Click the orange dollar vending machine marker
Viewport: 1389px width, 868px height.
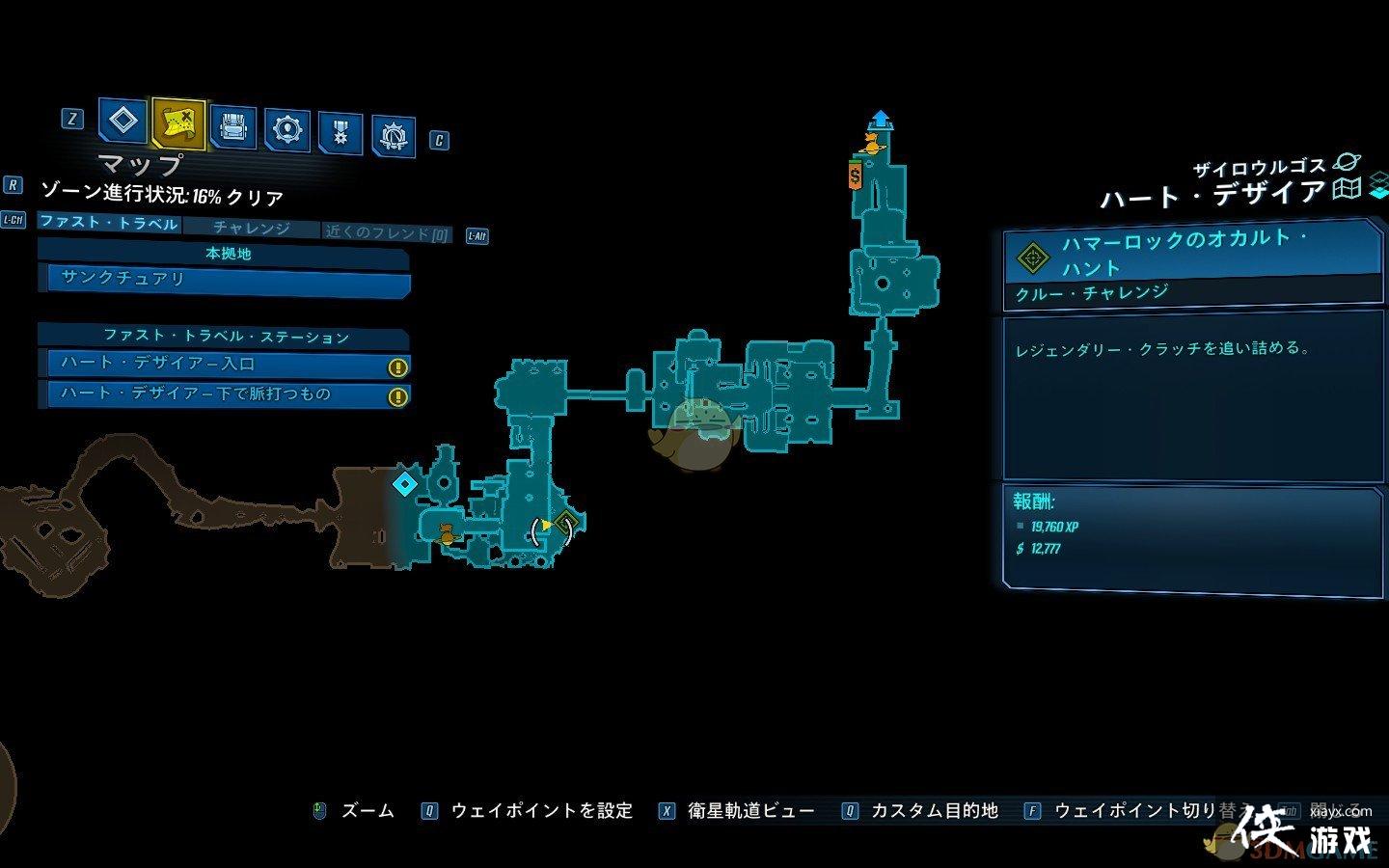click(x=855, y=176)
